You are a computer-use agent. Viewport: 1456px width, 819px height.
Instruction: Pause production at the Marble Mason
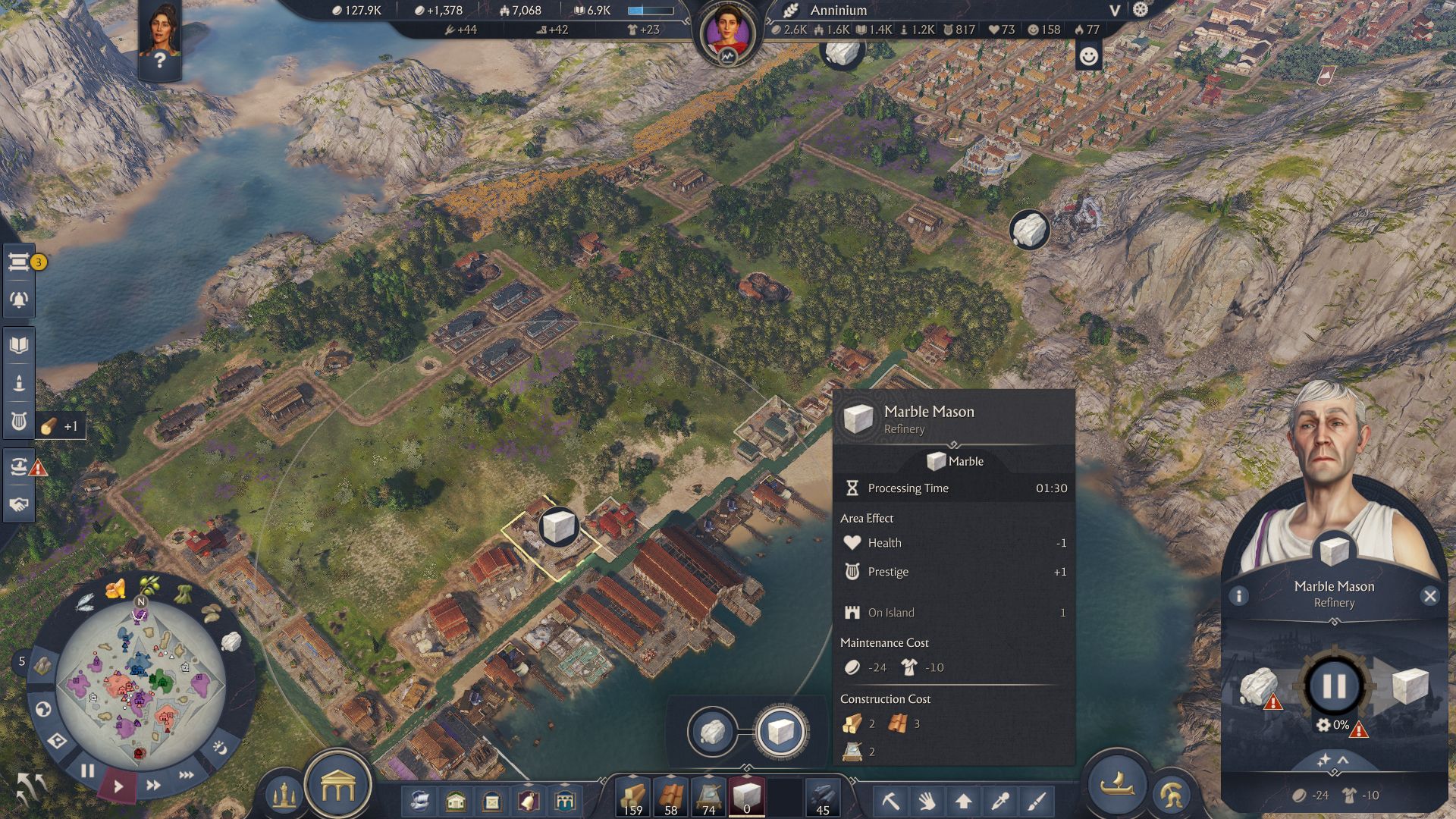[1334, 686]
